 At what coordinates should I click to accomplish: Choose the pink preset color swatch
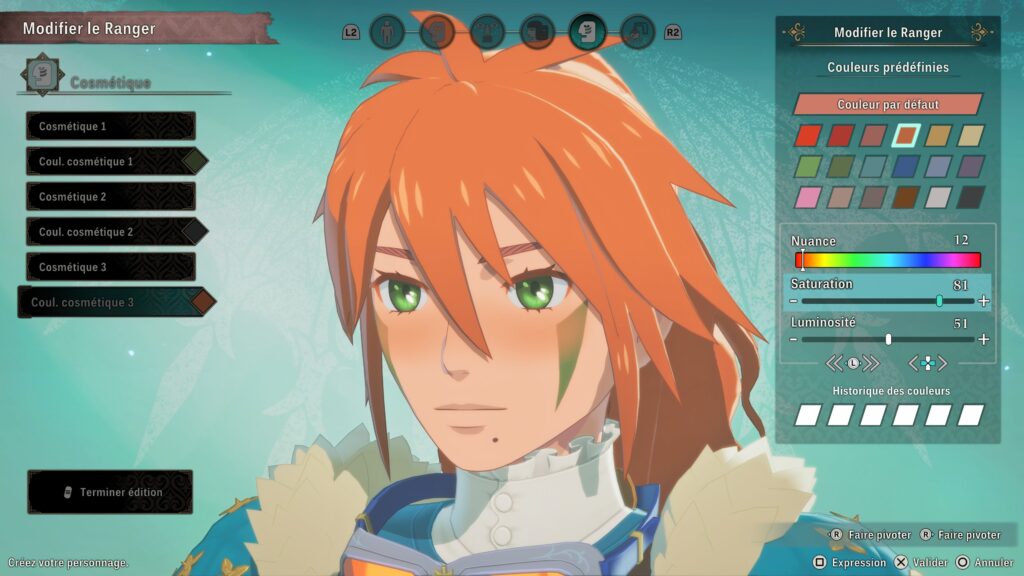coord(808,197)
